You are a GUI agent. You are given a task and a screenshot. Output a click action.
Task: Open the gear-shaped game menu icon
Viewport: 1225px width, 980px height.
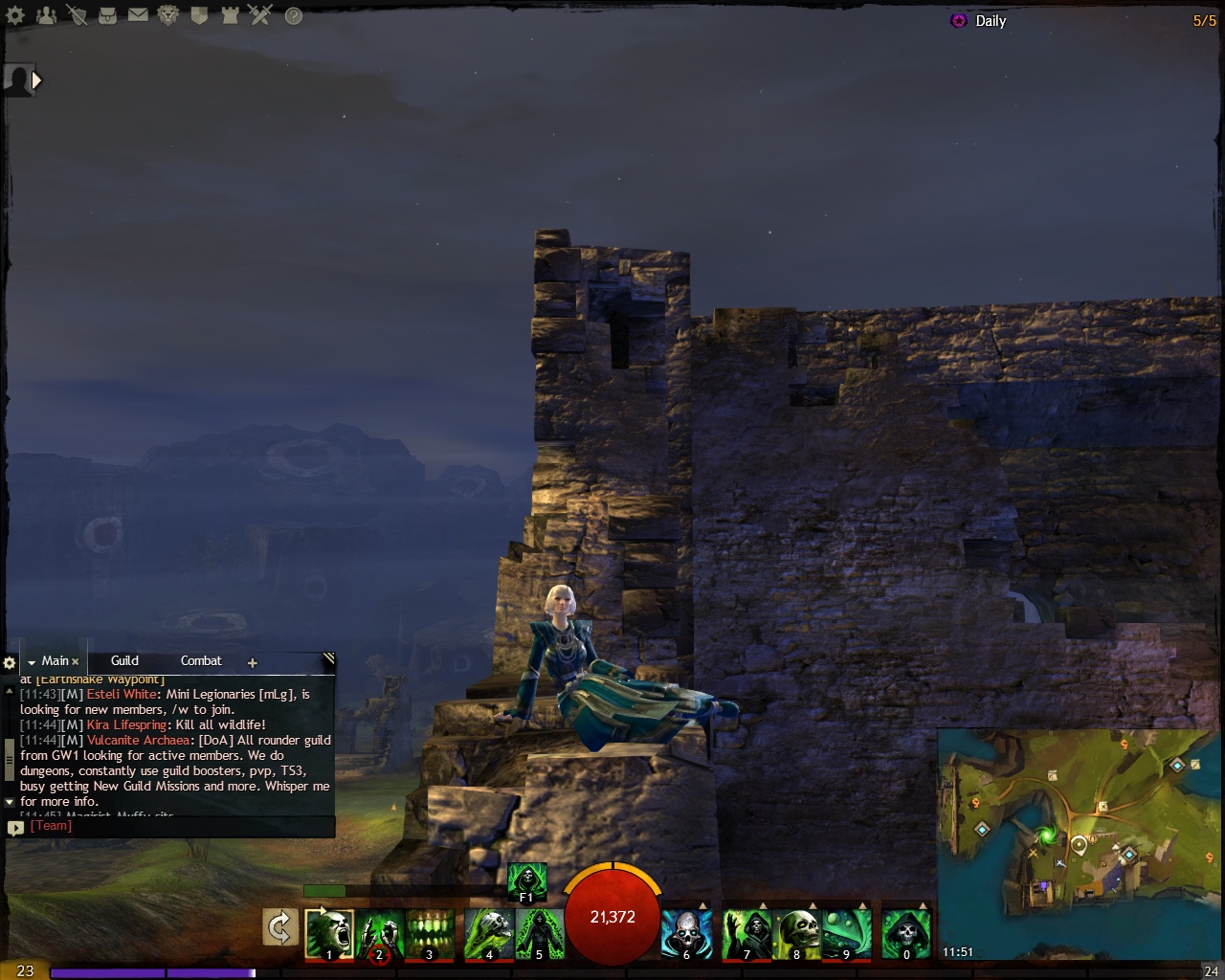point(15,15)
